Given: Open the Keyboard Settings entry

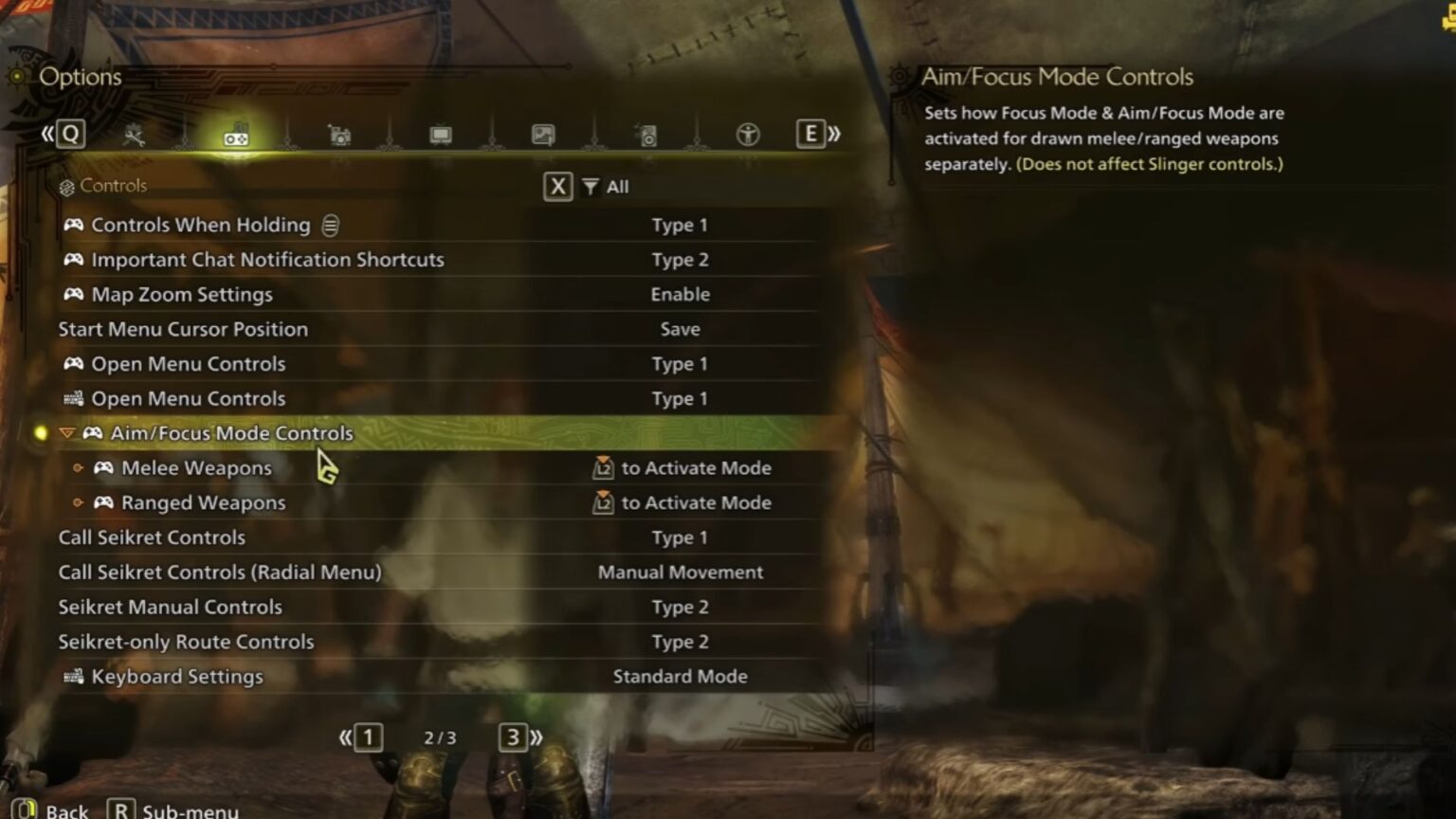Looking at the screenshot, I should click(x=176, y=676).
